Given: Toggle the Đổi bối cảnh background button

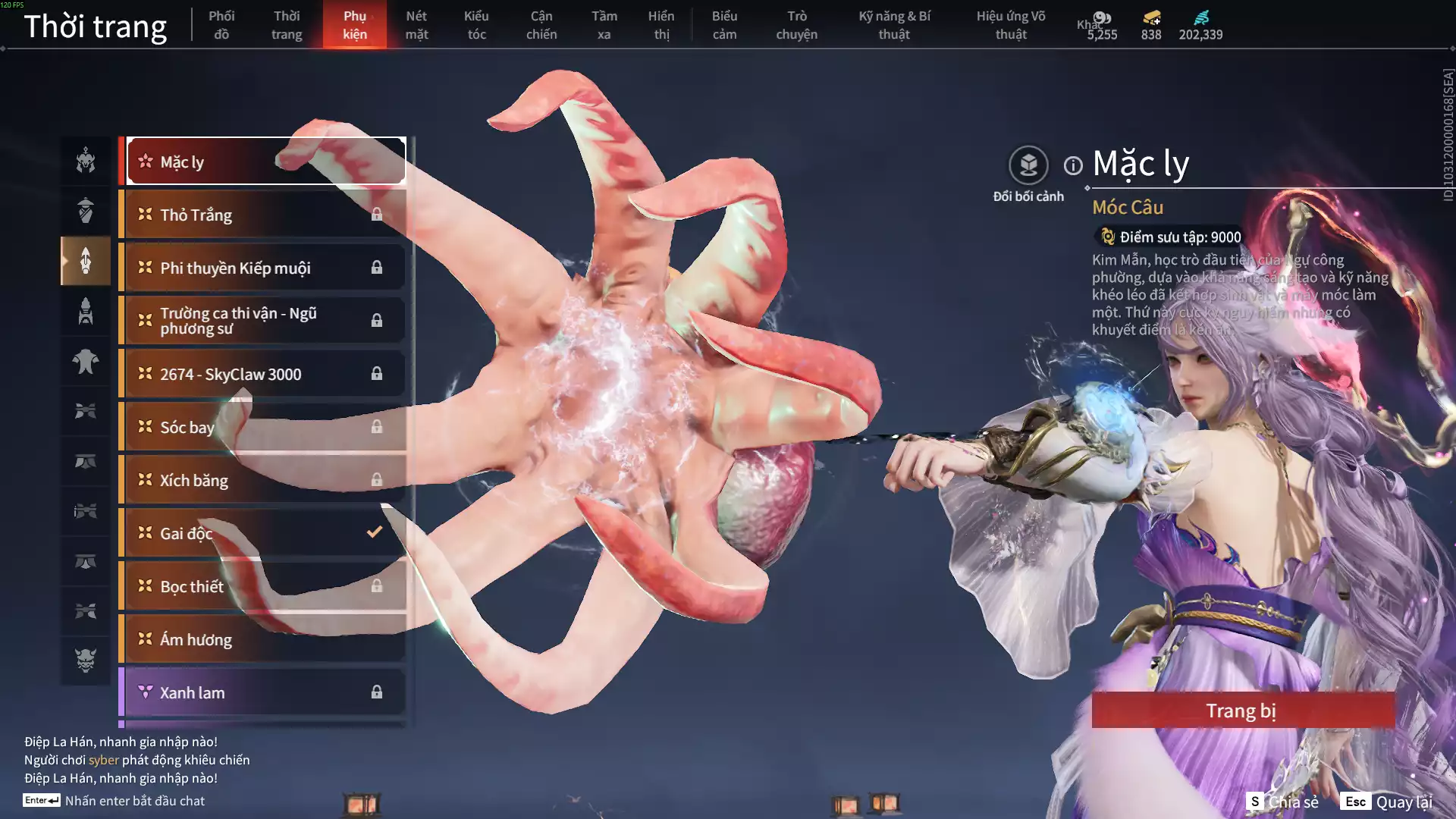Looking at the screenshot, I should point(1028,165).
